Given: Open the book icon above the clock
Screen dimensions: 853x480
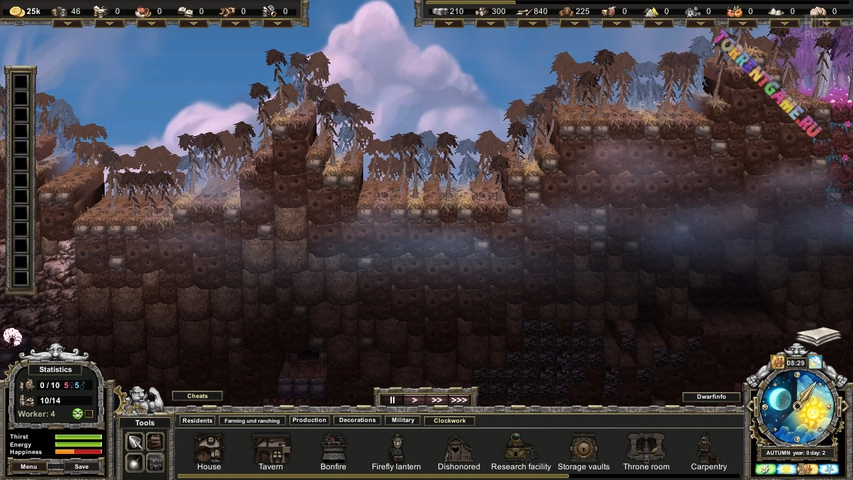Looking at the screenshot, I should 818,337.
